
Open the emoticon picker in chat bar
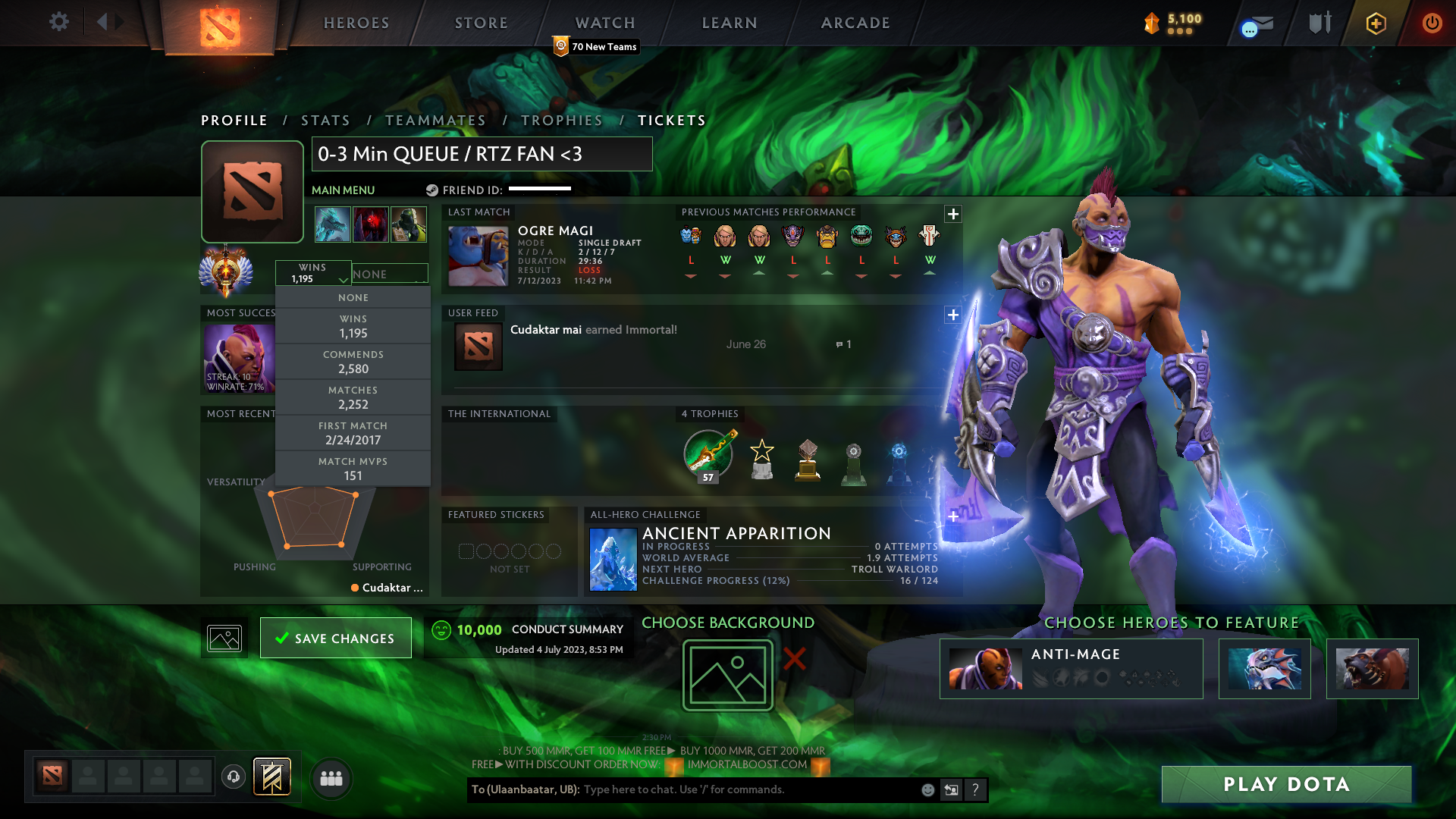[927, 789]
